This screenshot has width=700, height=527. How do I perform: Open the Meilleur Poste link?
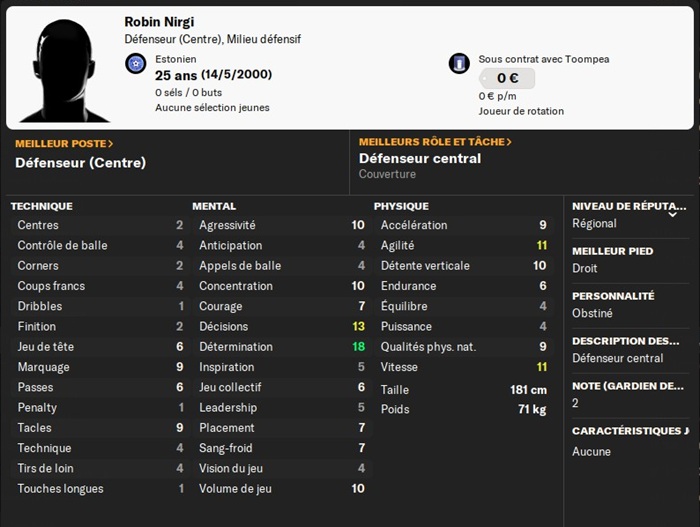point(64,143)
